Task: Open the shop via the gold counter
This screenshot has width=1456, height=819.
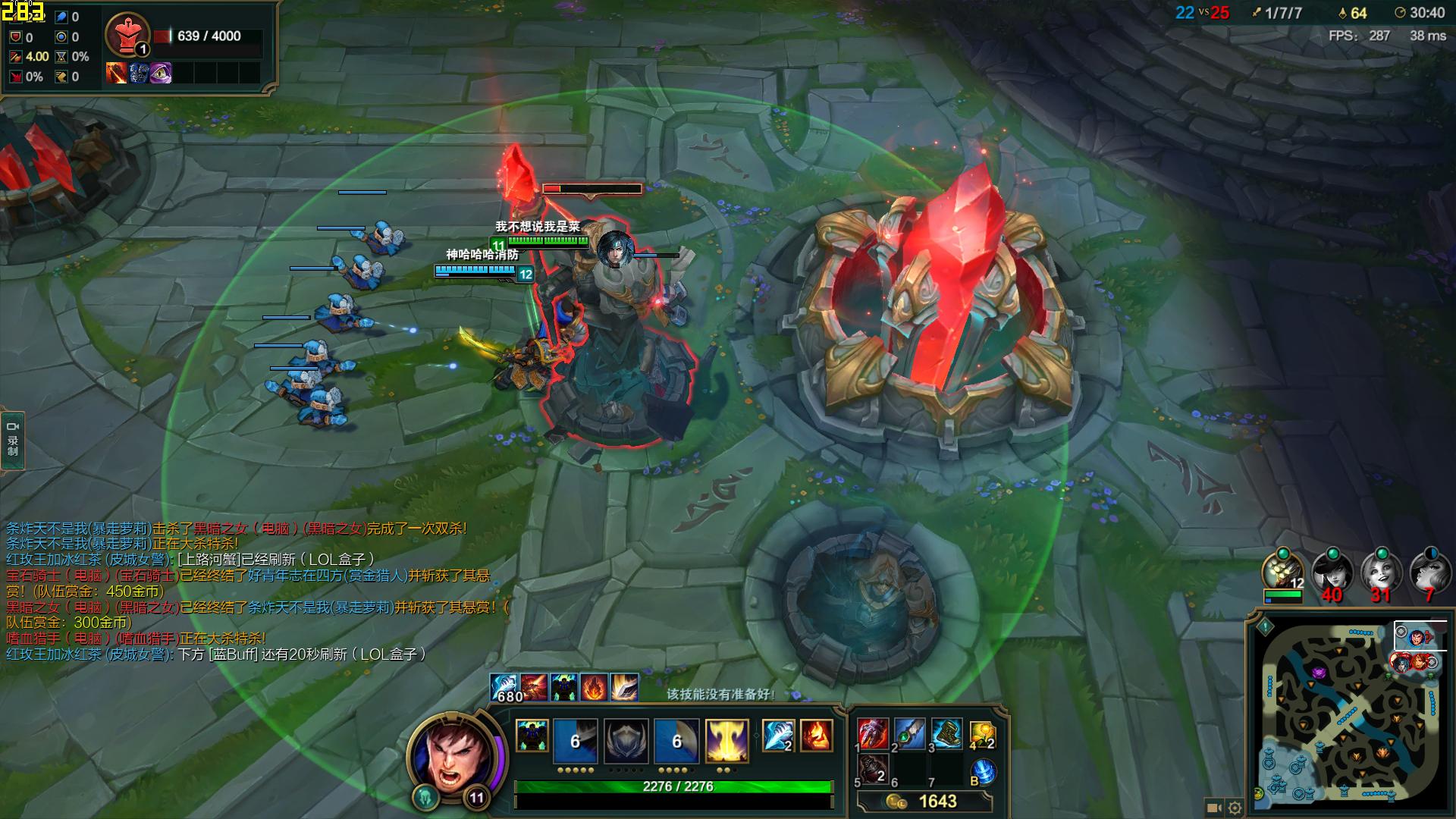Action: point(924,802)
